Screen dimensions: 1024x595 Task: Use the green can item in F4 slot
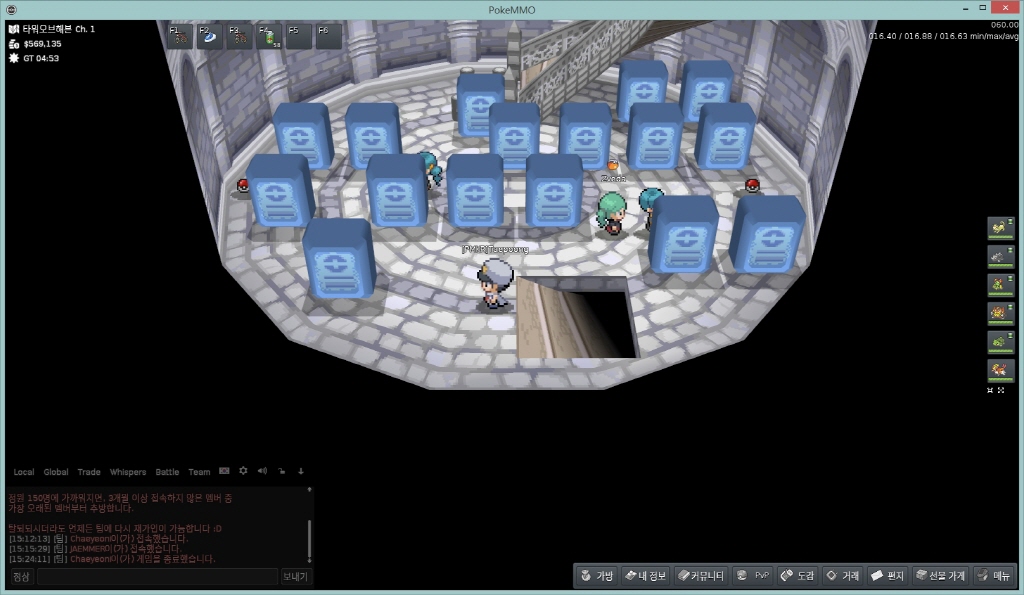point(269,37)
